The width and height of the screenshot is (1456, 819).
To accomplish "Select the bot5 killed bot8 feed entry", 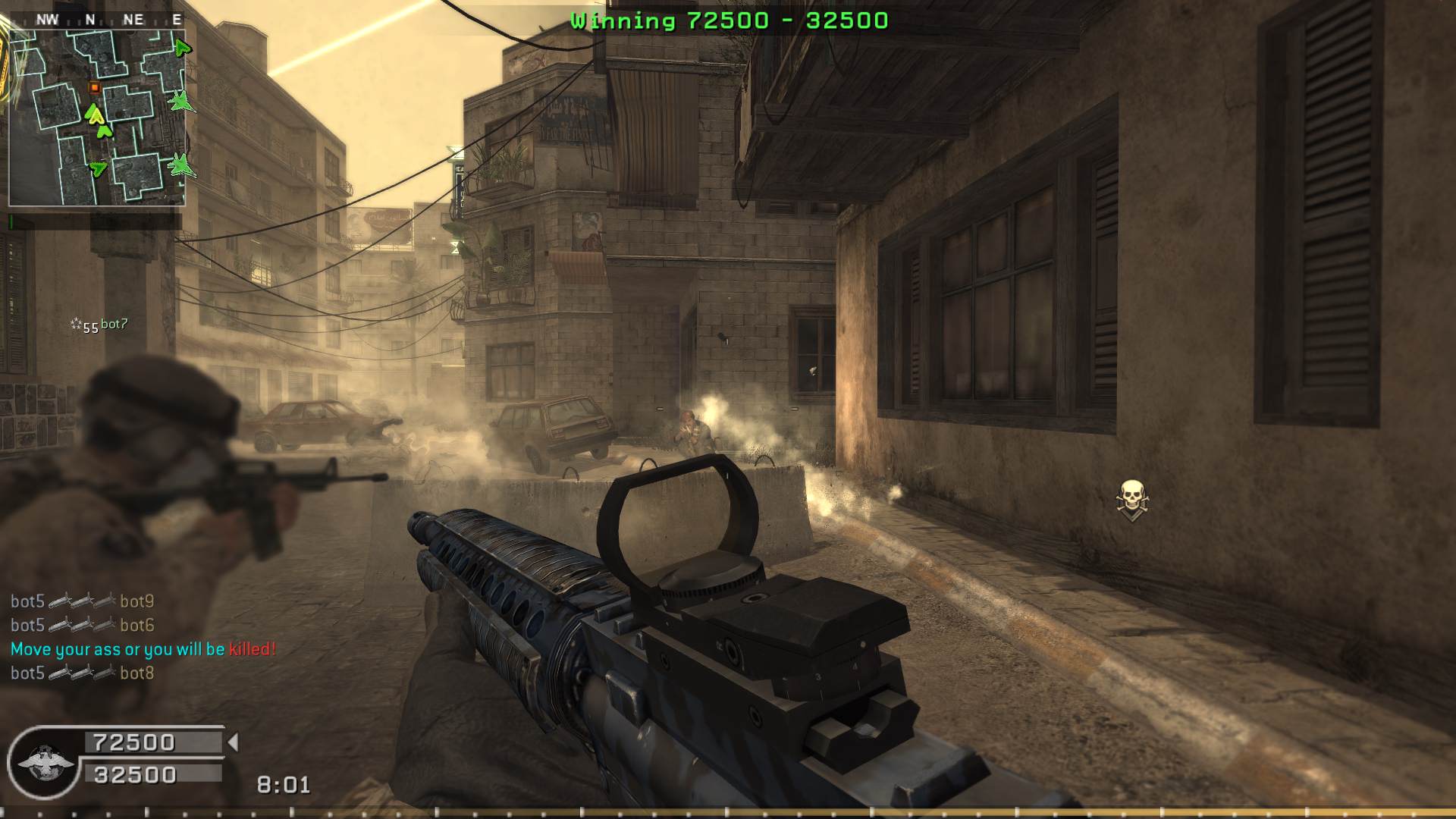I will [x=82, y=673].
